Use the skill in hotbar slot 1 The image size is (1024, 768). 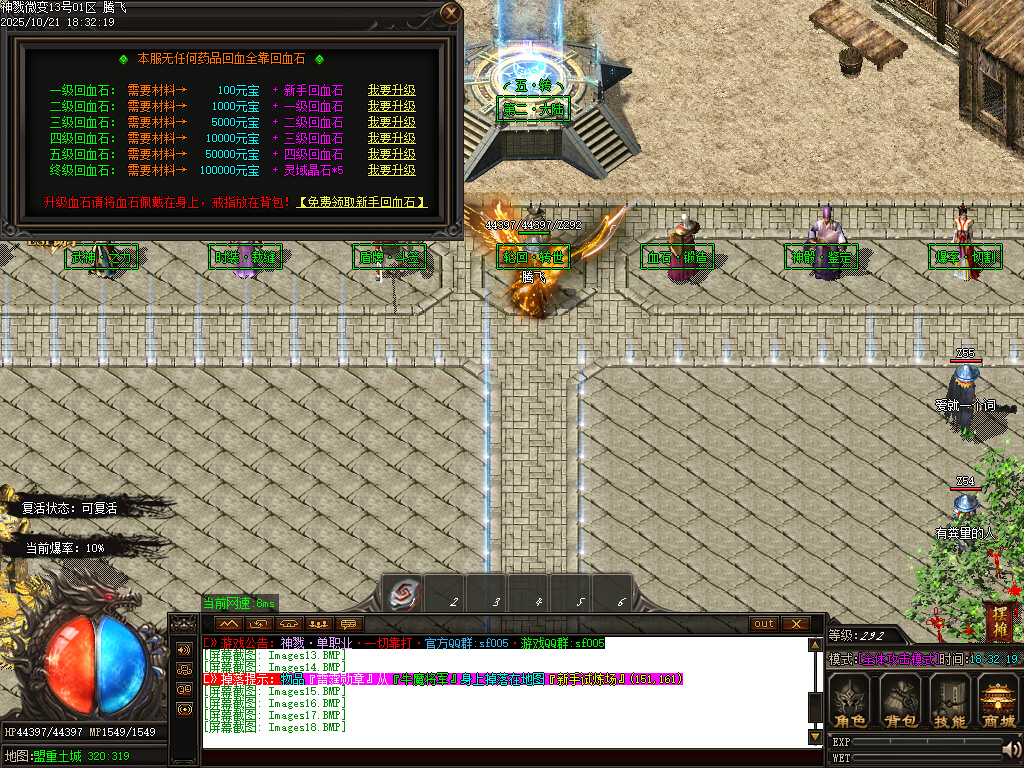tap(403, 593)
